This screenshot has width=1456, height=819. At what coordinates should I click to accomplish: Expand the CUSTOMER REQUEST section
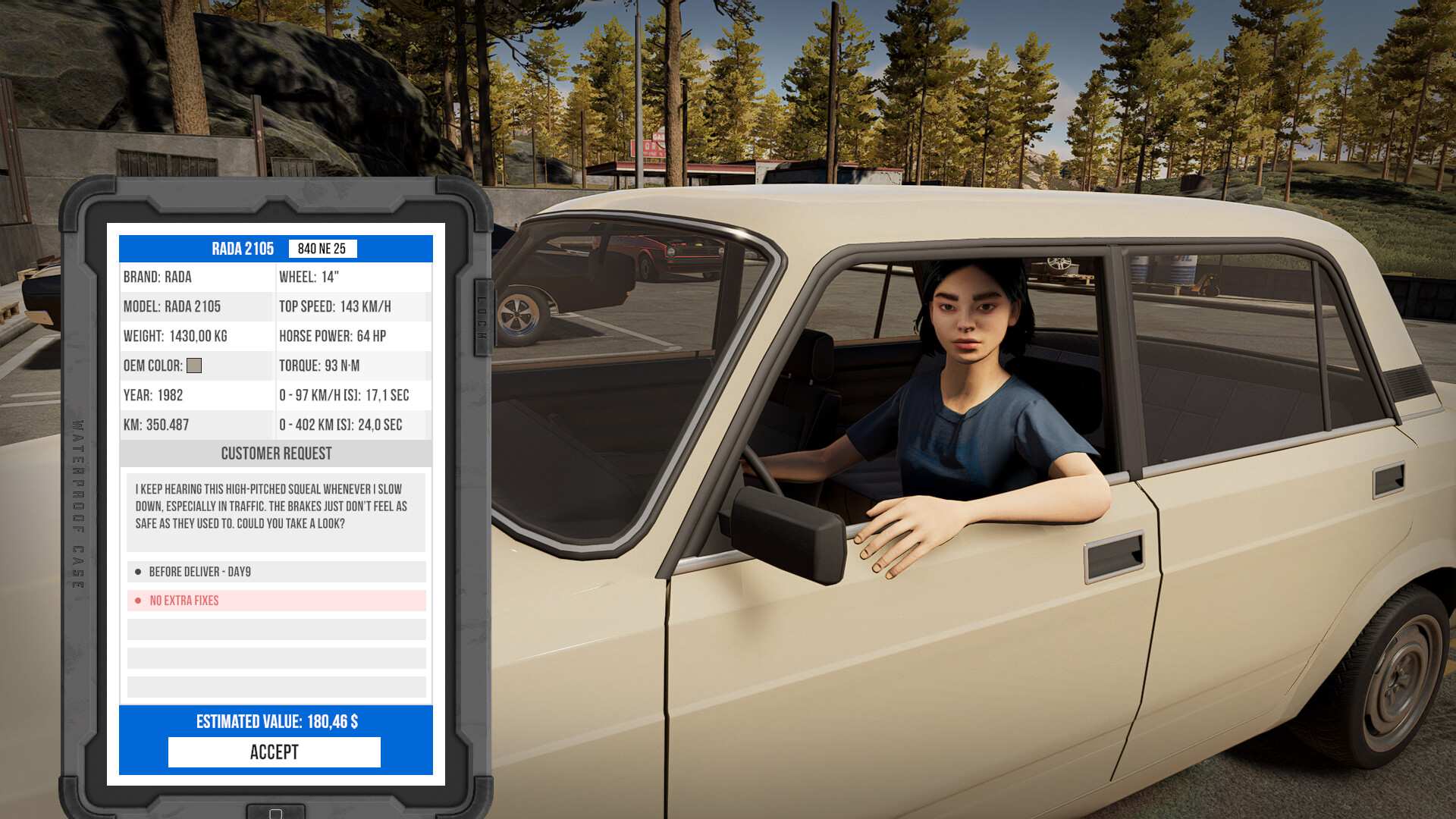[x=275, y=453]
